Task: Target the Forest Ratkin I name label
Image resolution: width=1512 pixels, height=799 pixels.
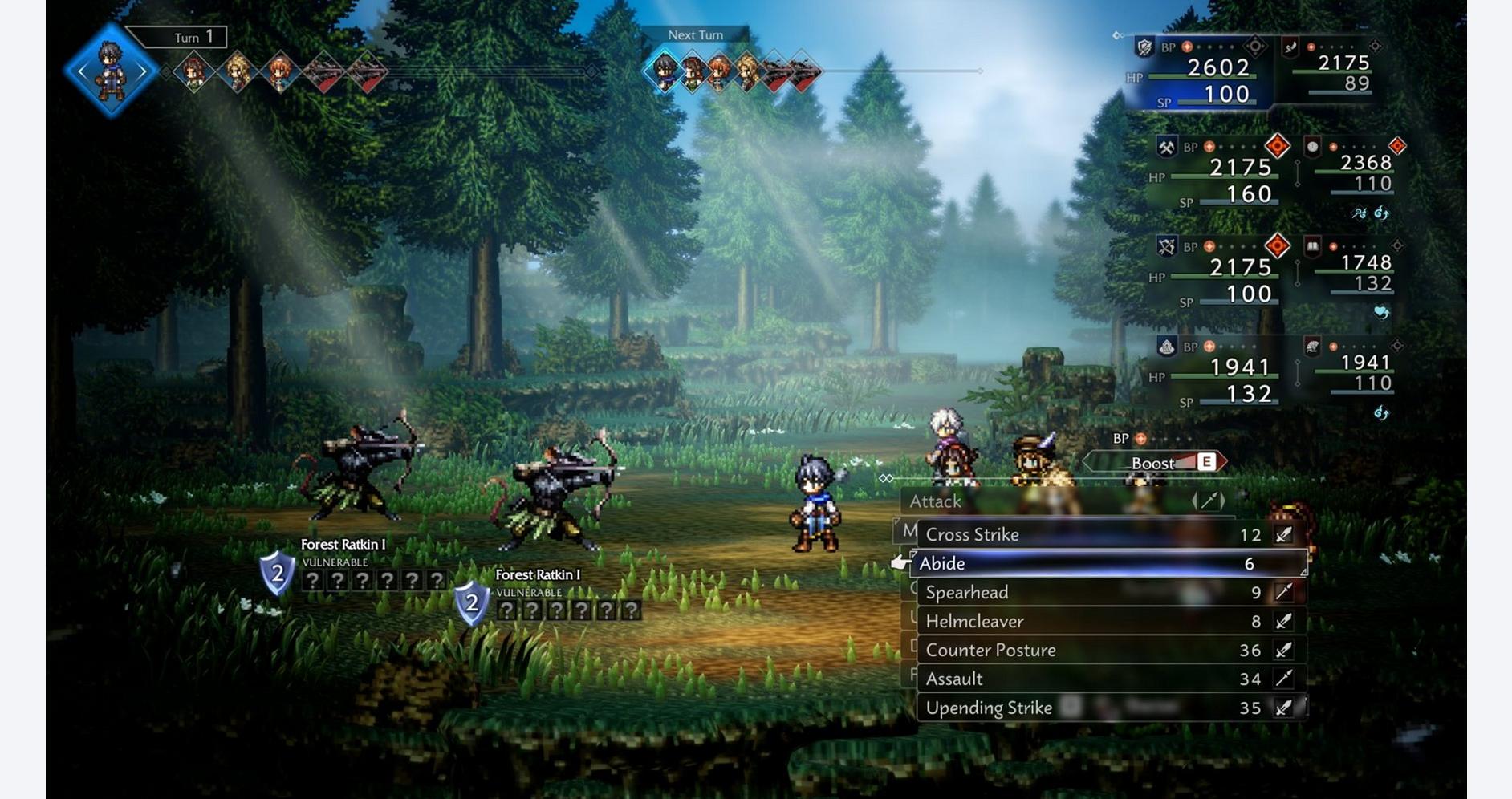Action: click(x=343, y=545)
